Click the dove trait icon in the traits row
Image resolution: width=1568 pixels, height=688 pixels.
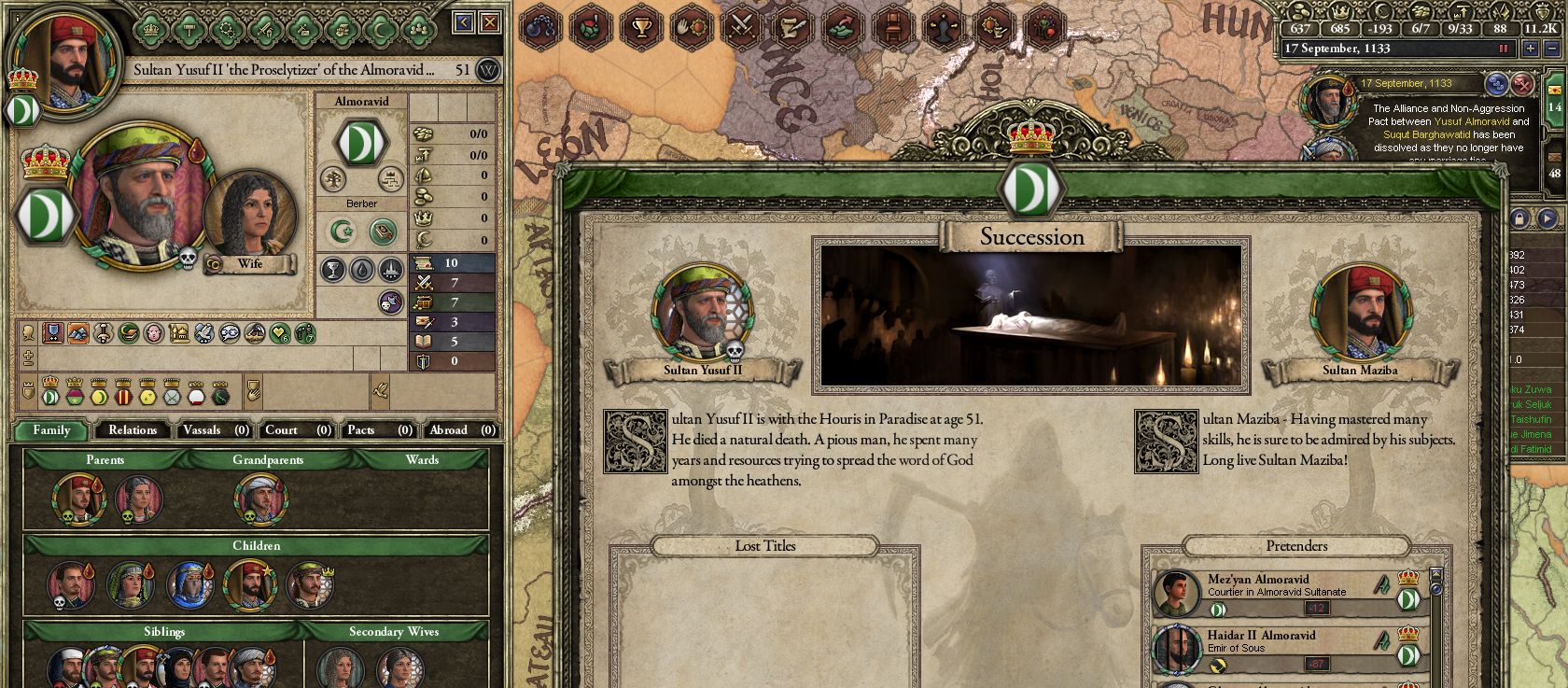coord(203,335)
